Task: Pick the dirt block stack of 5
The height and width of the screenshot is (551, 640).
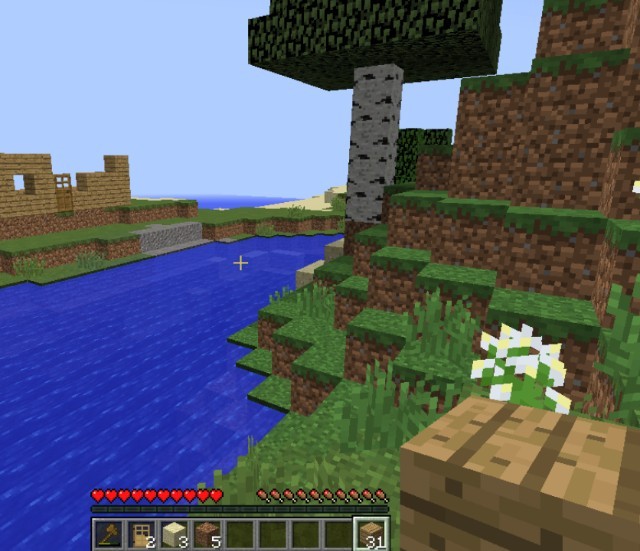Action: [x=207, y=533]
